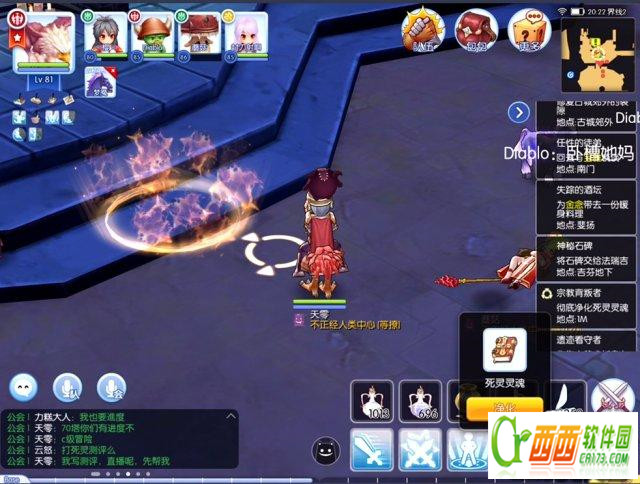640x484 pixels.
Task: Open the smiley emote chat button
Action: tap(24, 387)
